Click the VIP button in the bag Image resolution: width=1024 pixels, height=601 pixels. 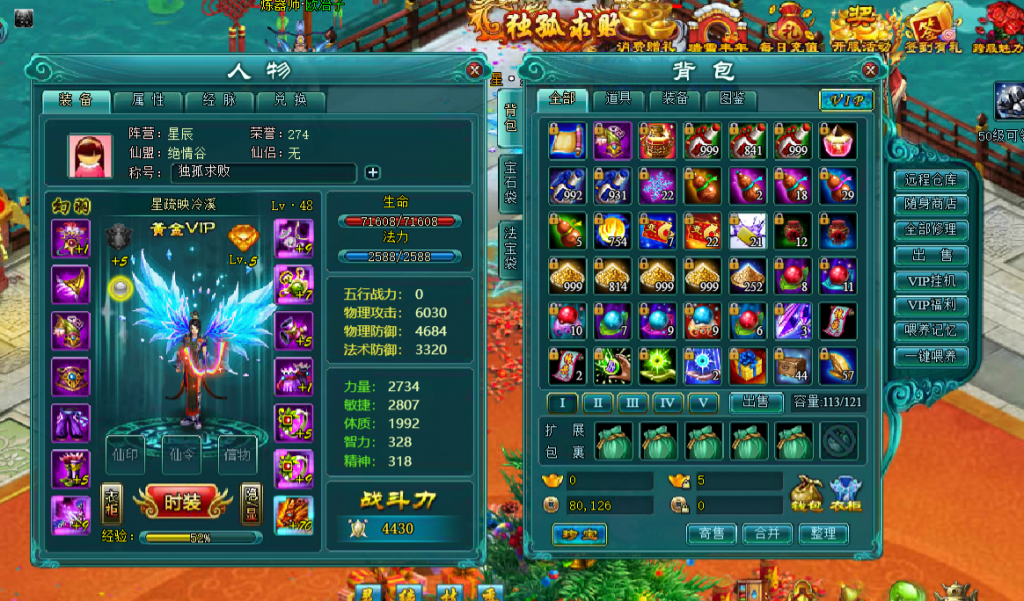846,100
